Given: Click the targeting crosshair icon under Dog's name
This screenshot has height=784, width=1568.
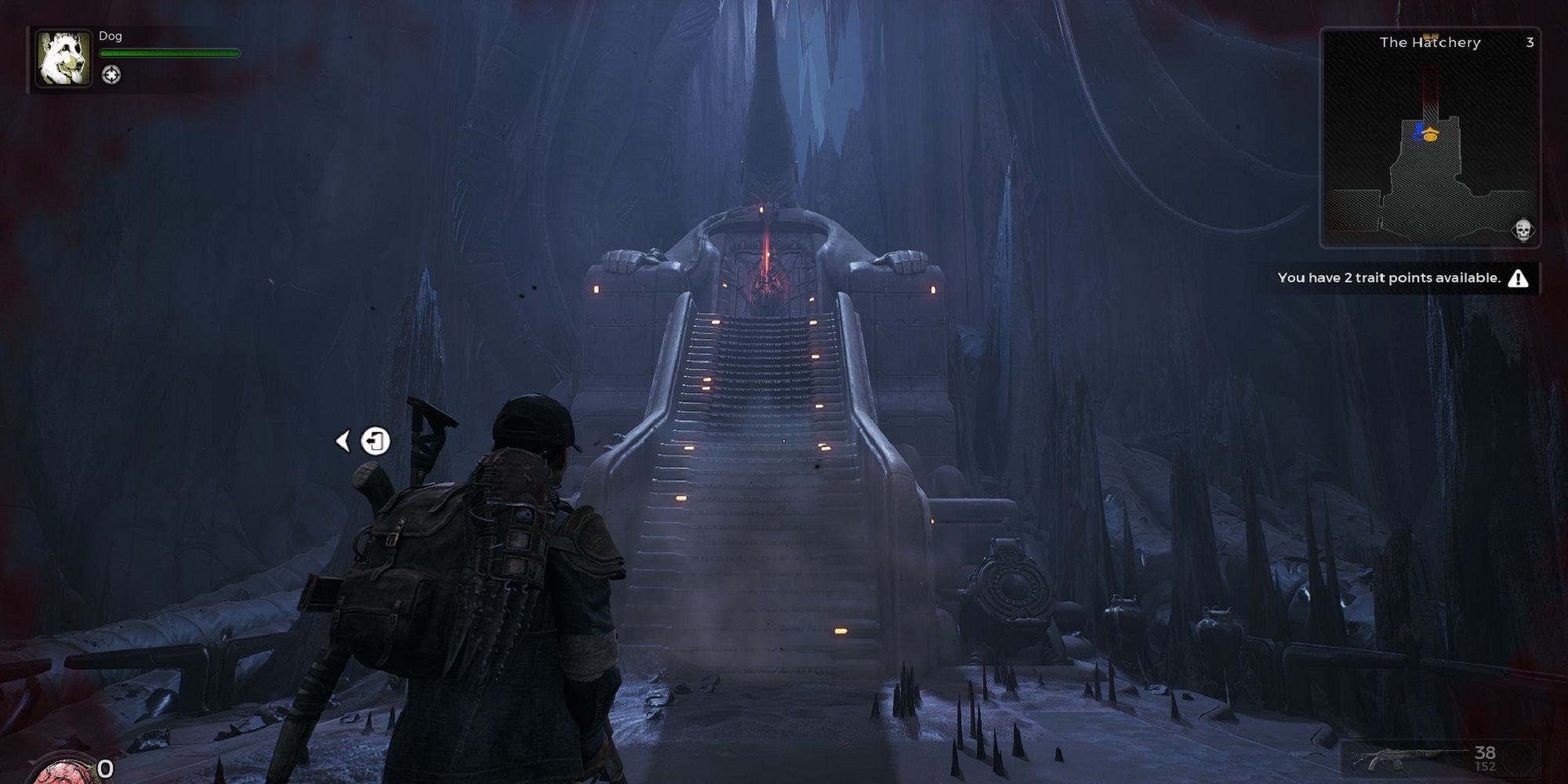Looking at the screenshot, I should (x=111, y=75).
